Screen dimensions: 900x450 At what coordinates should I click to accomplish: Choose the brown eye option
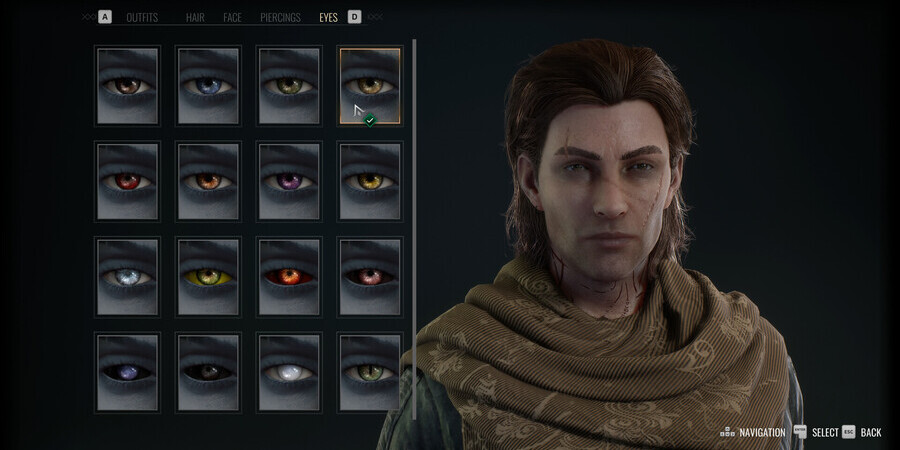tap(127, 86)
